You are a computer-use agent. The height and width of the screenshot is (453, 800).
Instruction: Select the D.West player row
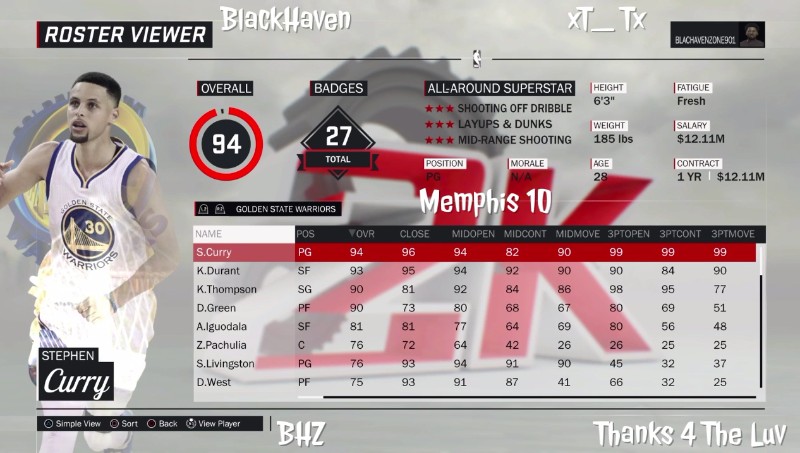click(x=474, y=382)
